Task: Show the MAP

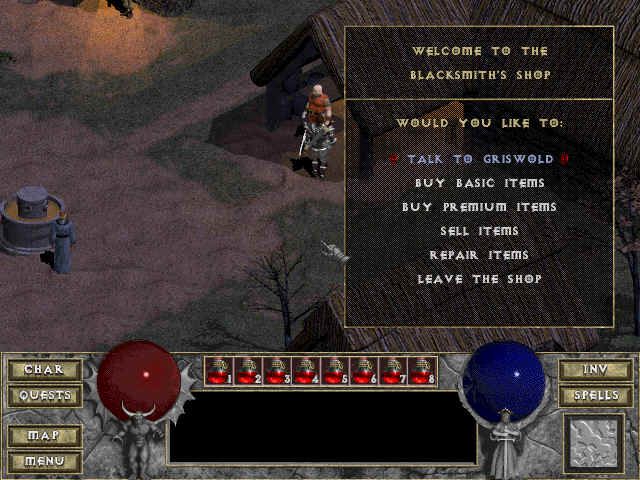Action: click(x=44, y=436)
